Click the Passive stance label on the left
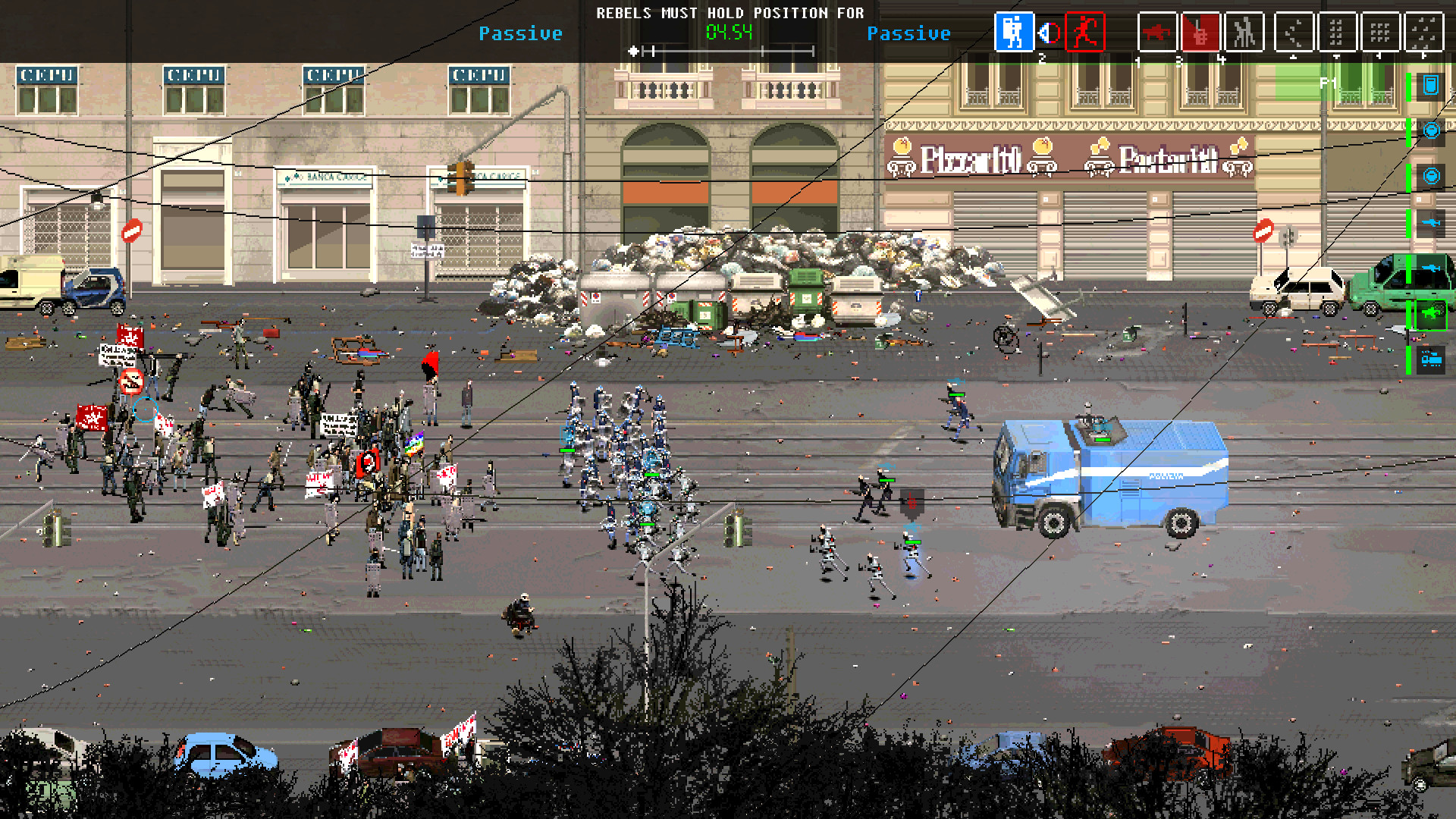This screenshot has height=819, width=1456. [x=520, y=33]
